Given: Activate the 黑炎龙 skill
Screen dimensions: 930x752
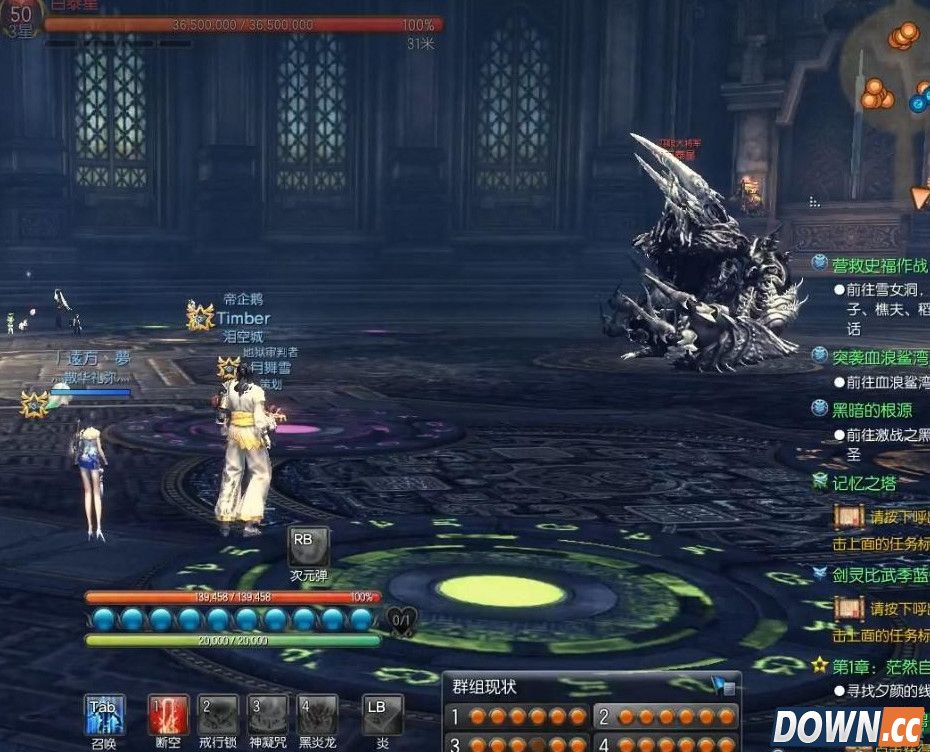Looking at the screenshot, I should [x=317, y=714].
